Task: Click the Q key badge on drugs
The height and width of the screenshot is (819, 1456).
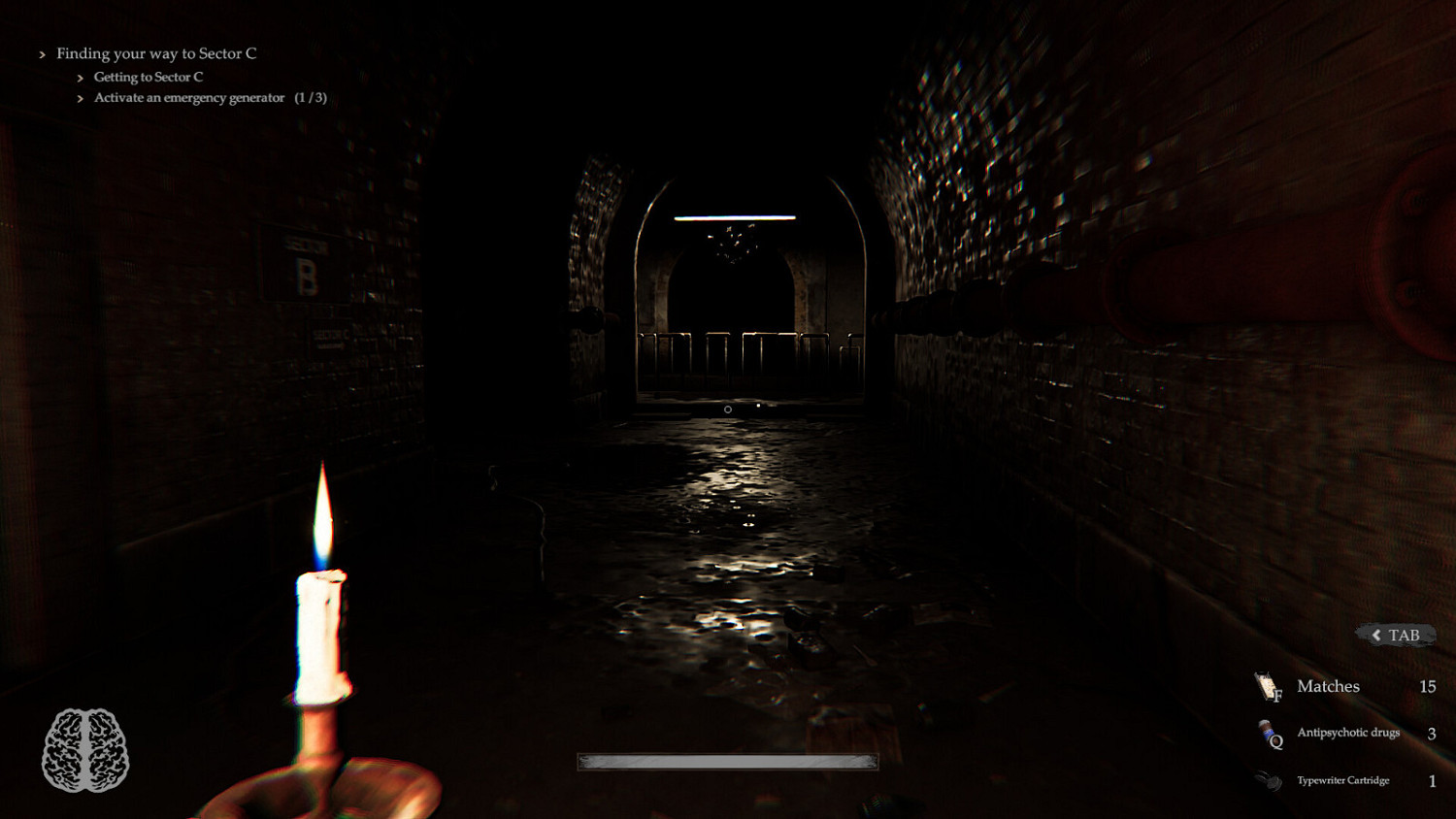Action: pyautogui.click(x=1277, y=741)
